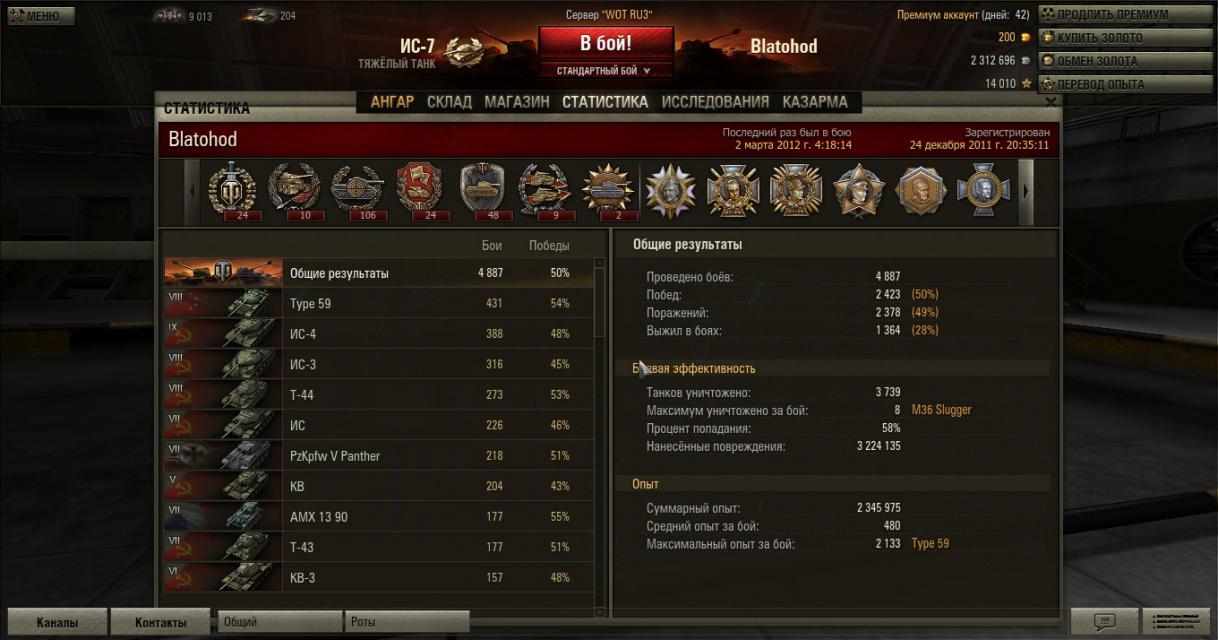
Task: Select the PzKpfw V Panther statistics row
Action: point(380,456)
